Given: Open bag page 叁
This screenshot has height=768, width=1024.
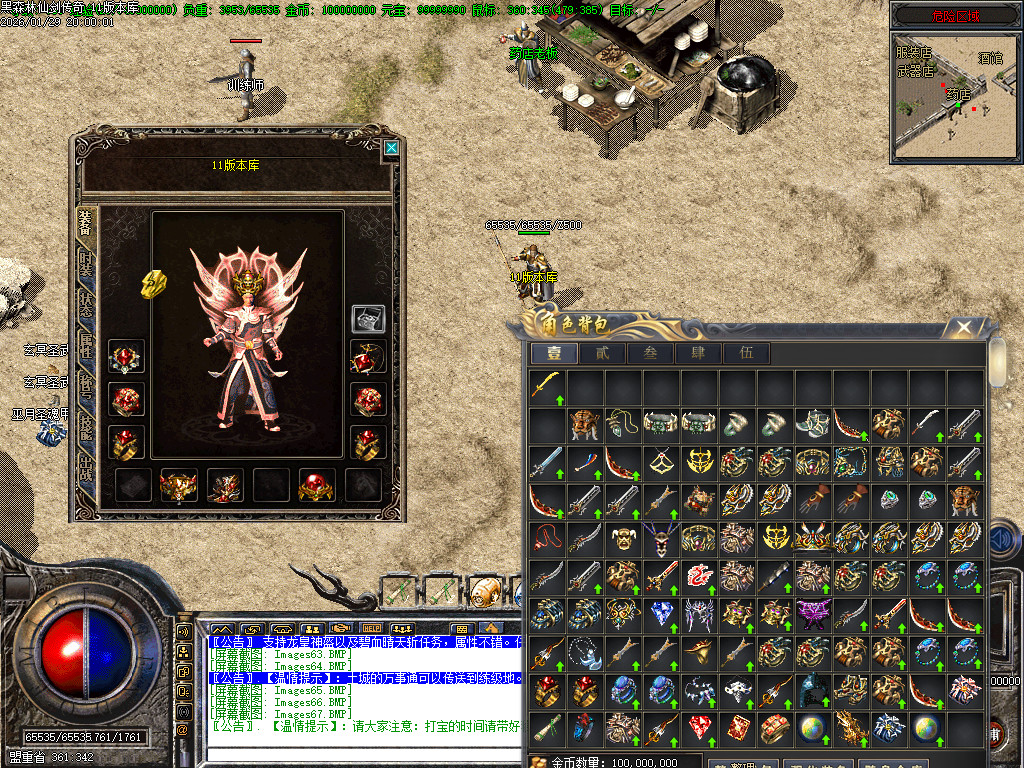Looking at the screenshot, I should pyautogui.click(x=651, y=353).
